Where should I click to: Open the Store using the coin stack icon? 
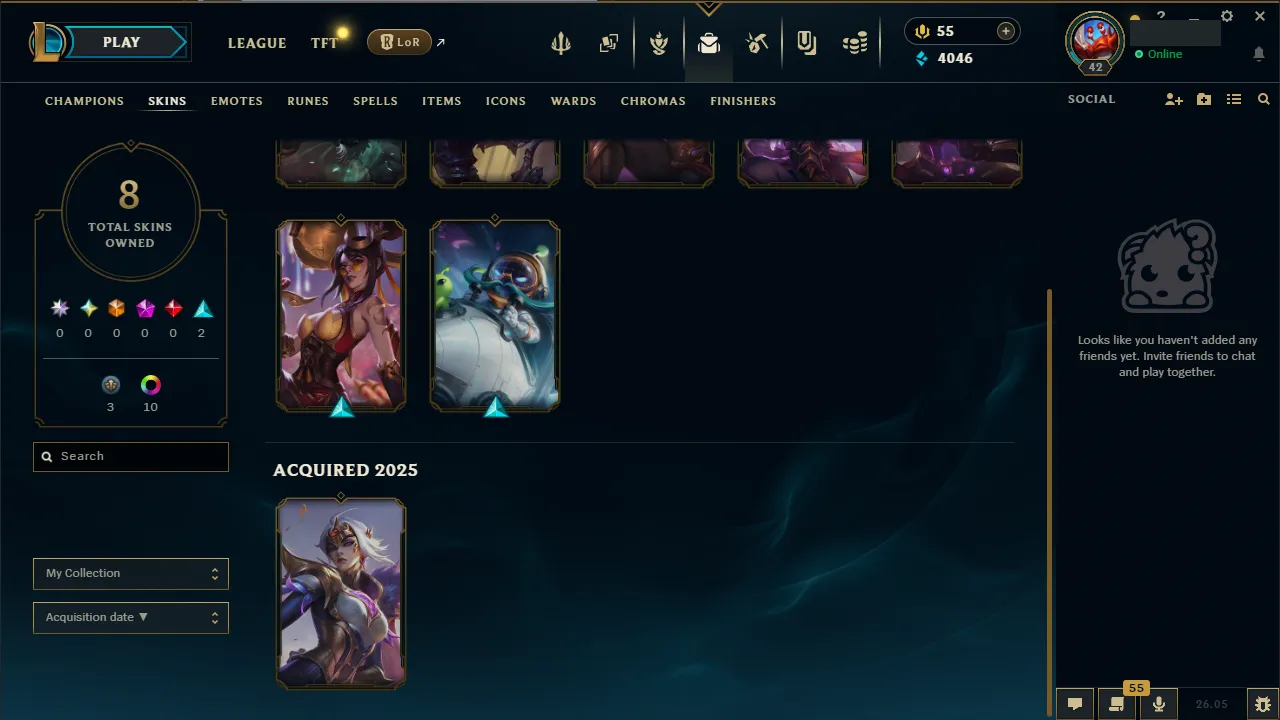pos(855,42)
